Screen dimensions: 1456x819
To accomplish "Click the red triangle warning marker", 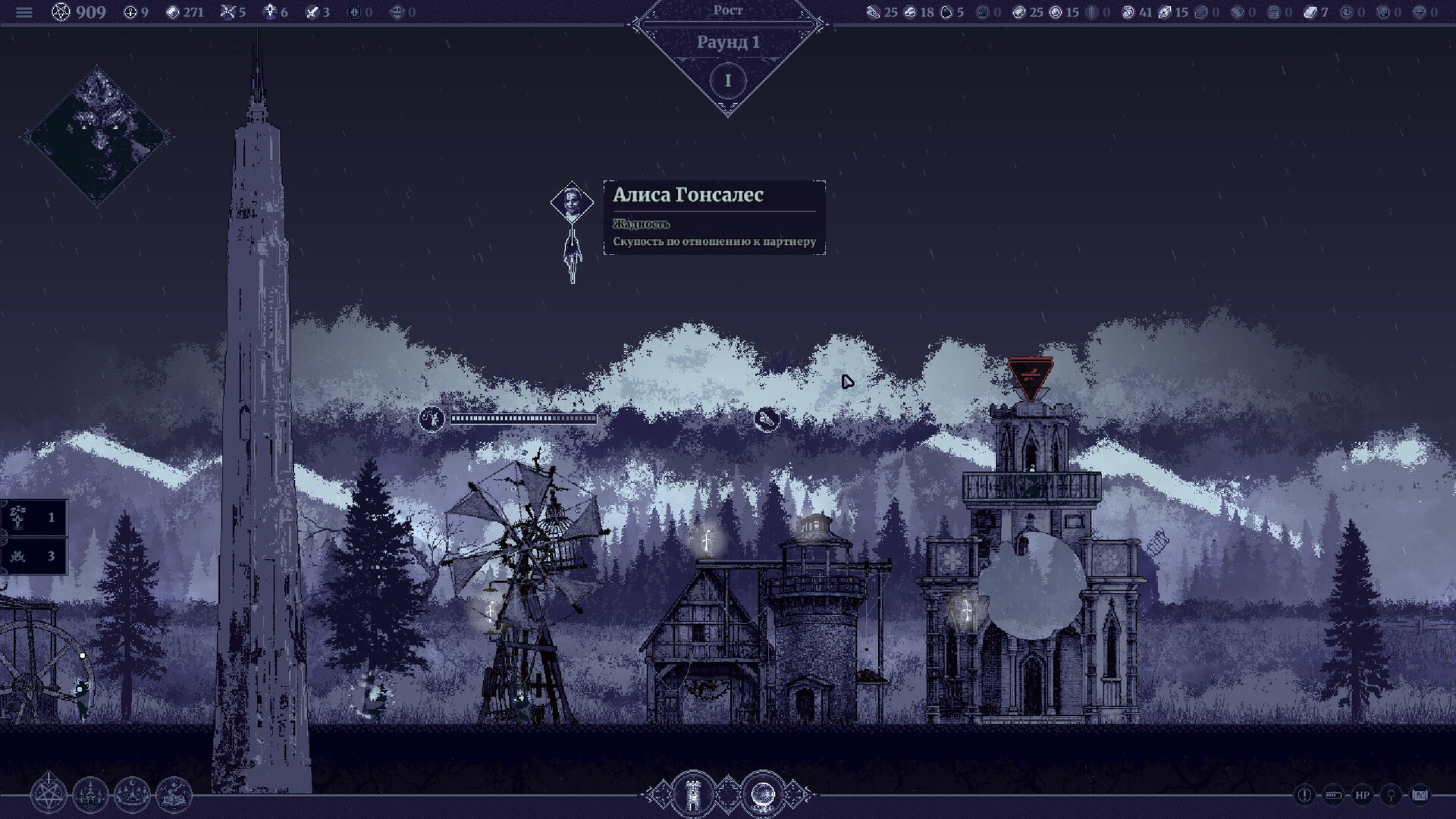I will 1030,376.
